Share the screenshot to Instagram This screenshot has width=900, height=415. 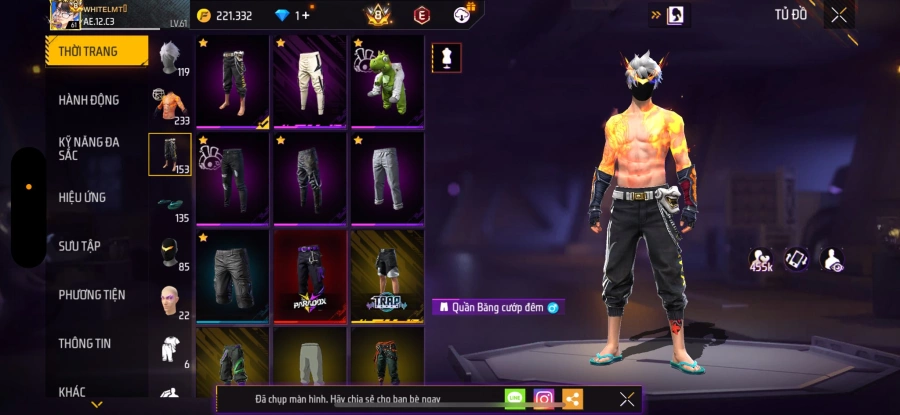(x=543, y=399)
